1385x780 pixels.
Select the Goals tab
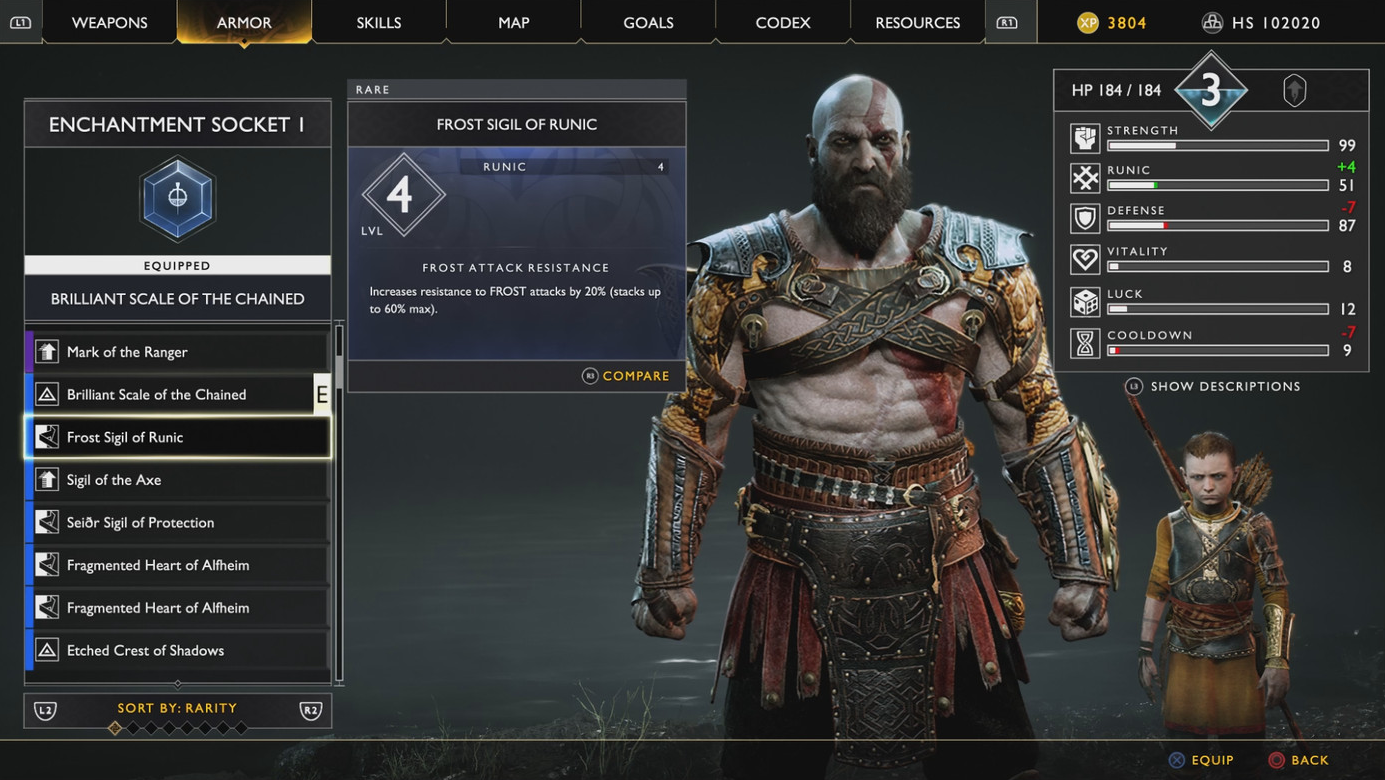point(648,22)
